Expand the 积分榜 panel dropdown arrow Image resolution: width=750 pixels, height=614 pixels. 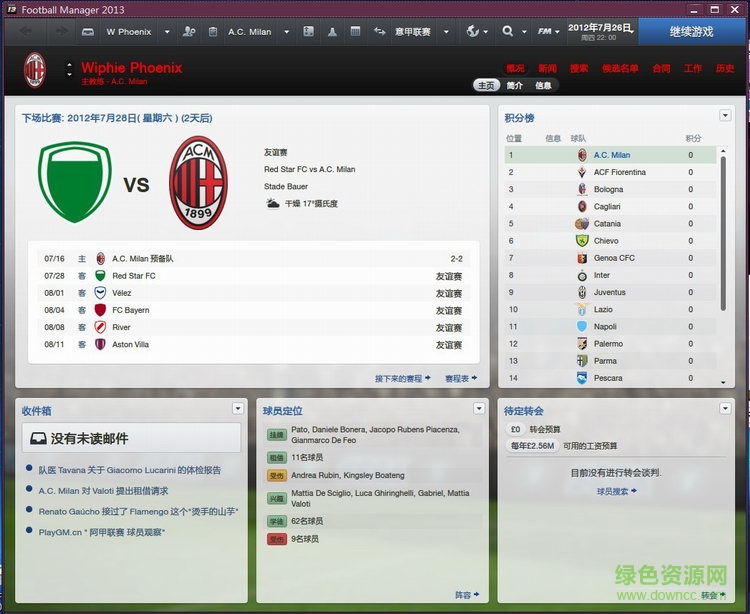725,116
